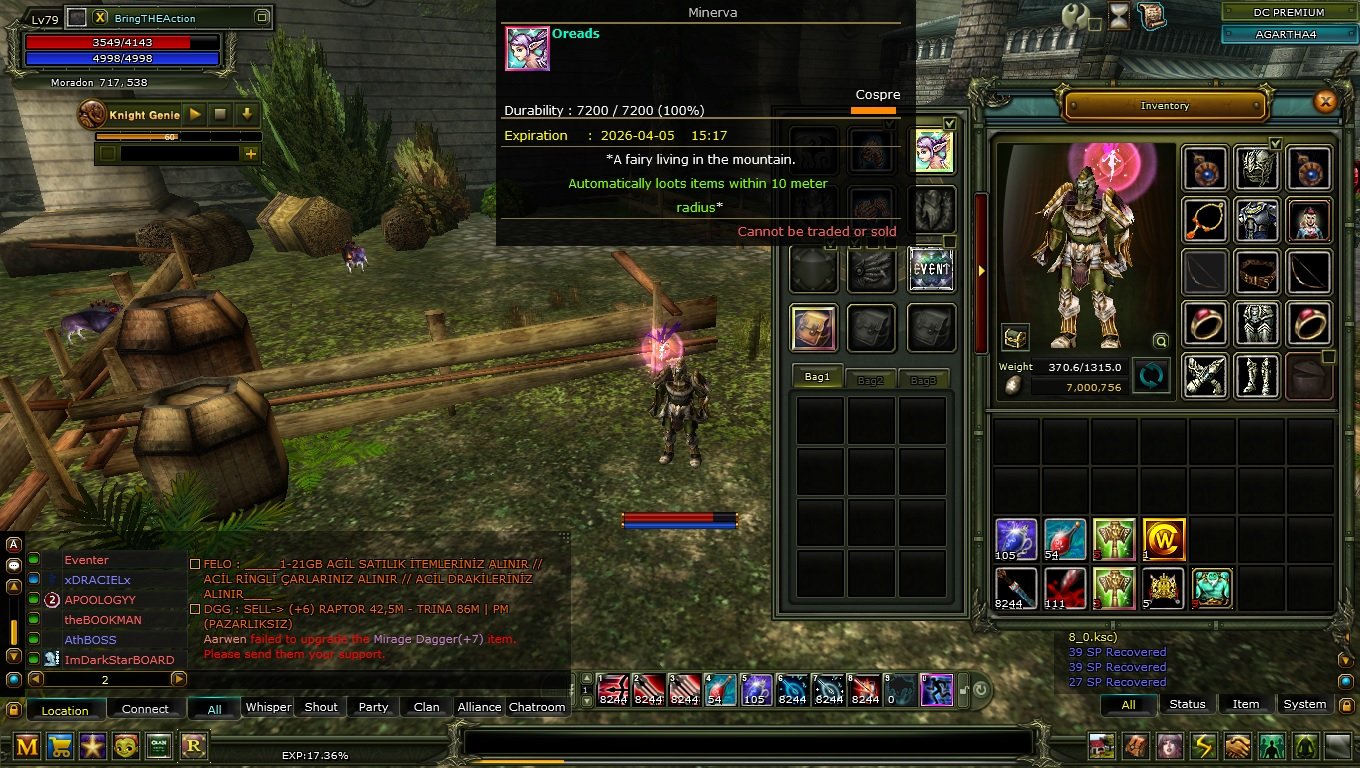Click the chat input field at the bottom

pos(750,740)
